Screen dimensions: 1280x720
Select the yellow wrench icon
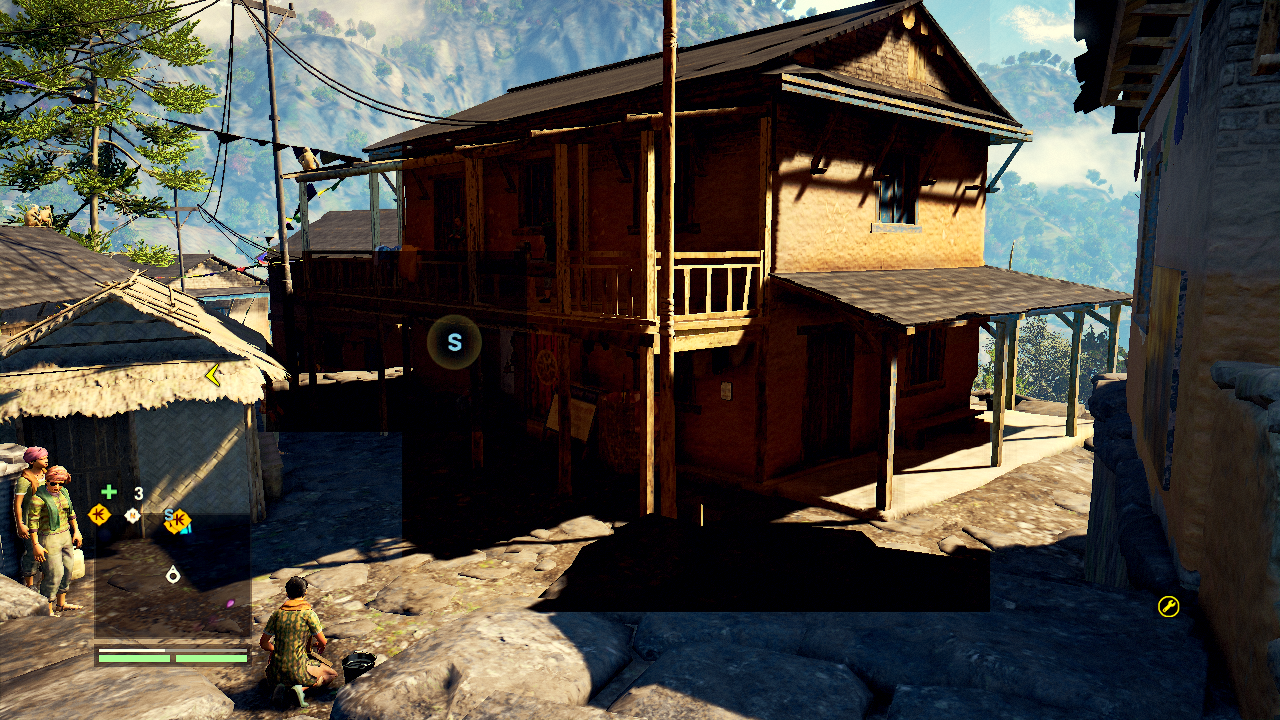[x=1168, y=606]
